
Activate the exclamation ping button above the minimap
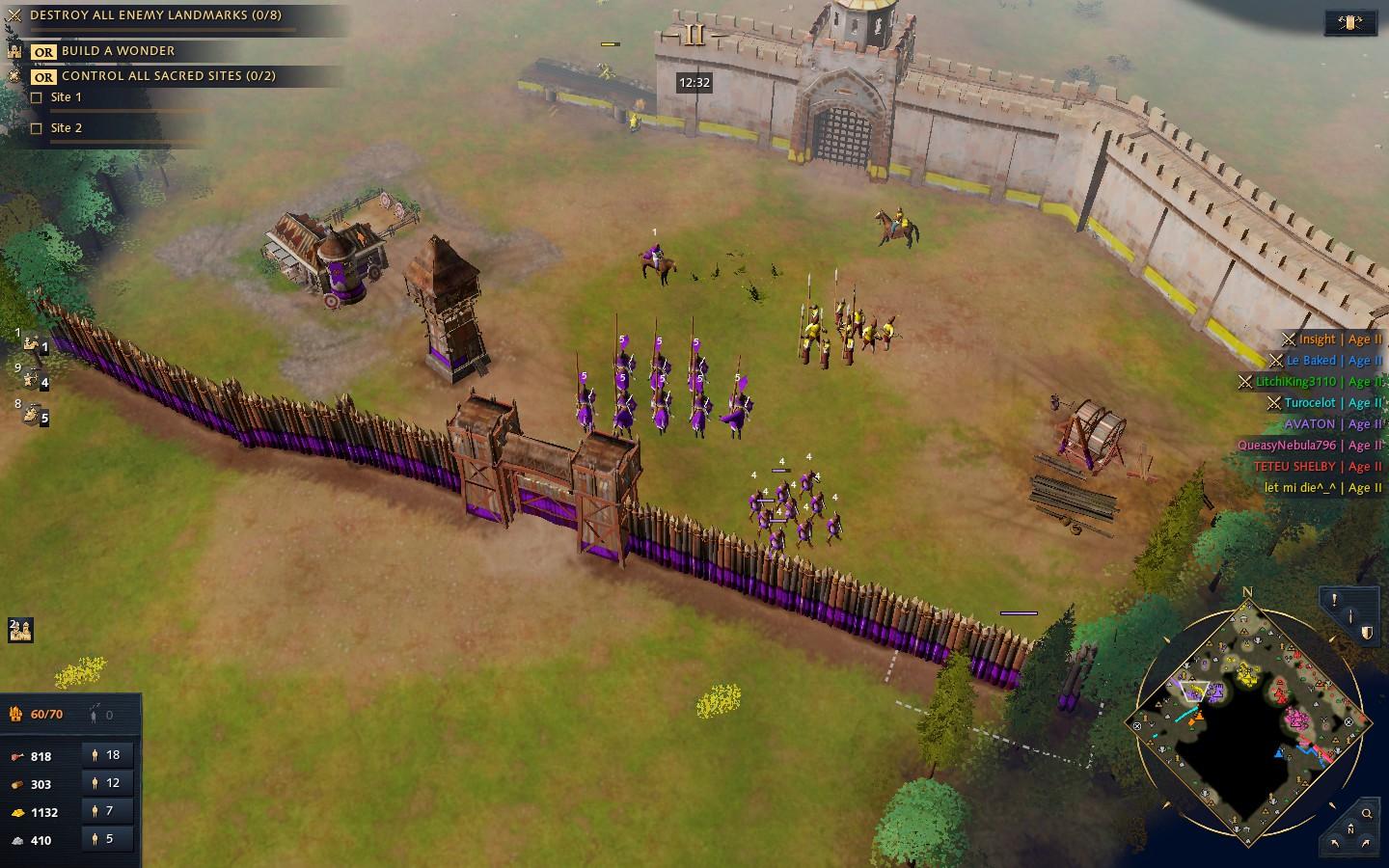click(x=1334, y=600)
